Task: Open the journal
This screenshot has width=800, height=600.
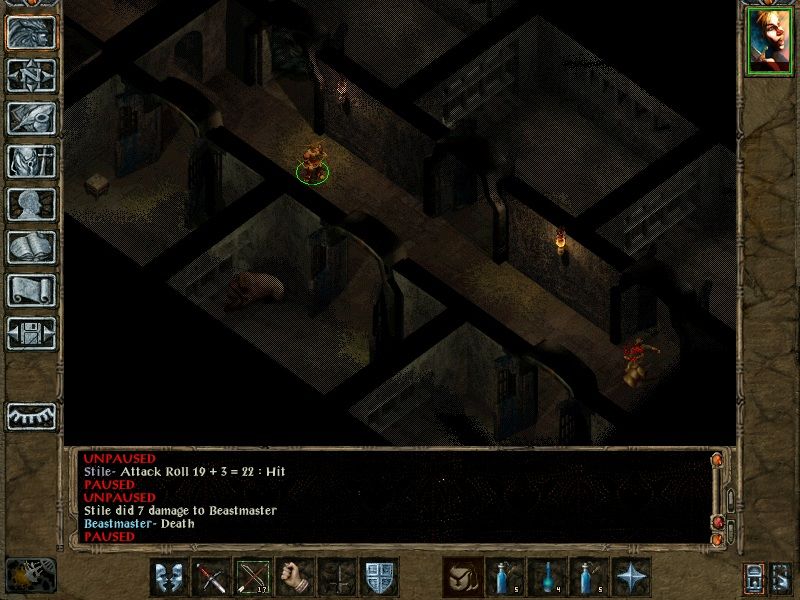Action: click(31, 118)
